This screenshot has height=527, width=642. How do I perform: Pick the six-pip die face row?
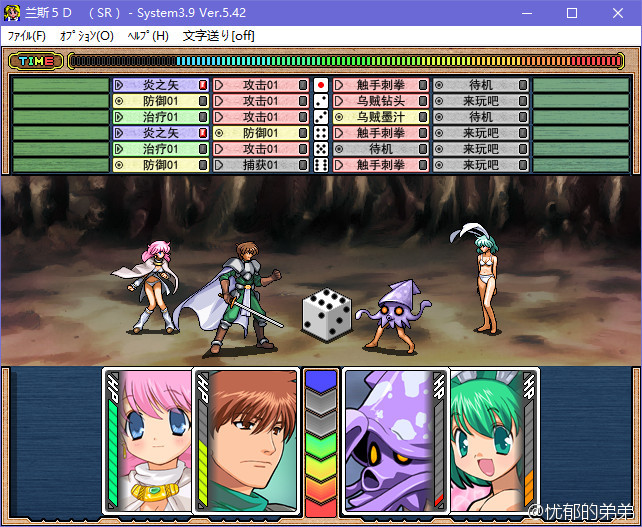click(321, 165)
